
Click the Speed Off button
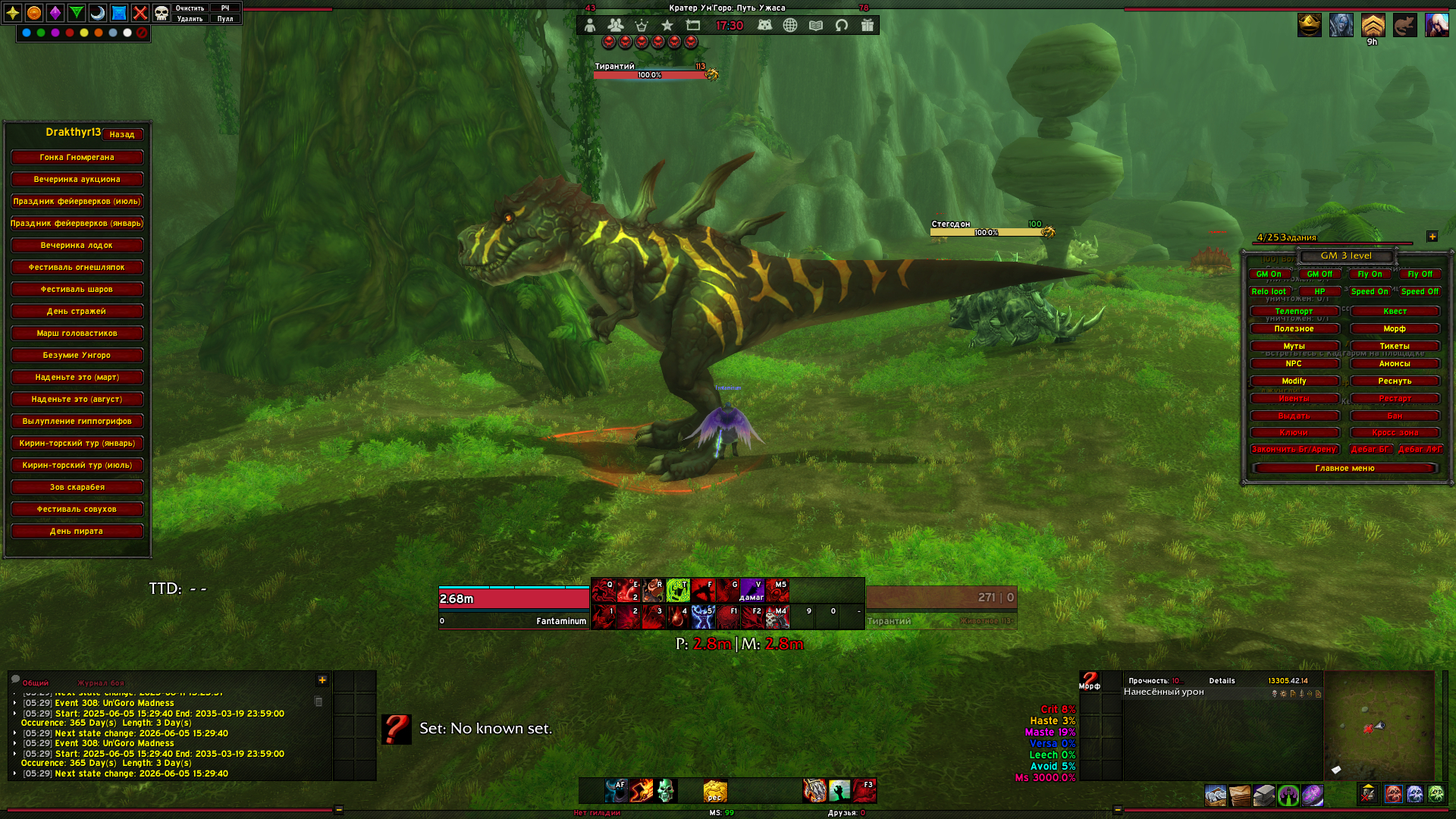(x=1420, y=291)
